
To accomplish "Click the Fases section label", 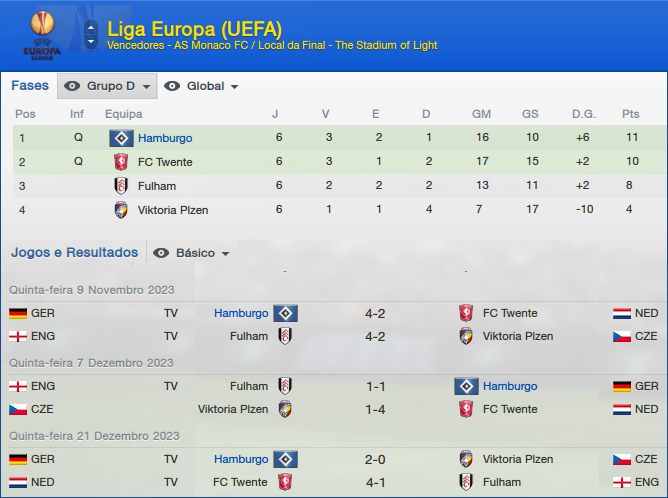I will (x=30, y=86).
